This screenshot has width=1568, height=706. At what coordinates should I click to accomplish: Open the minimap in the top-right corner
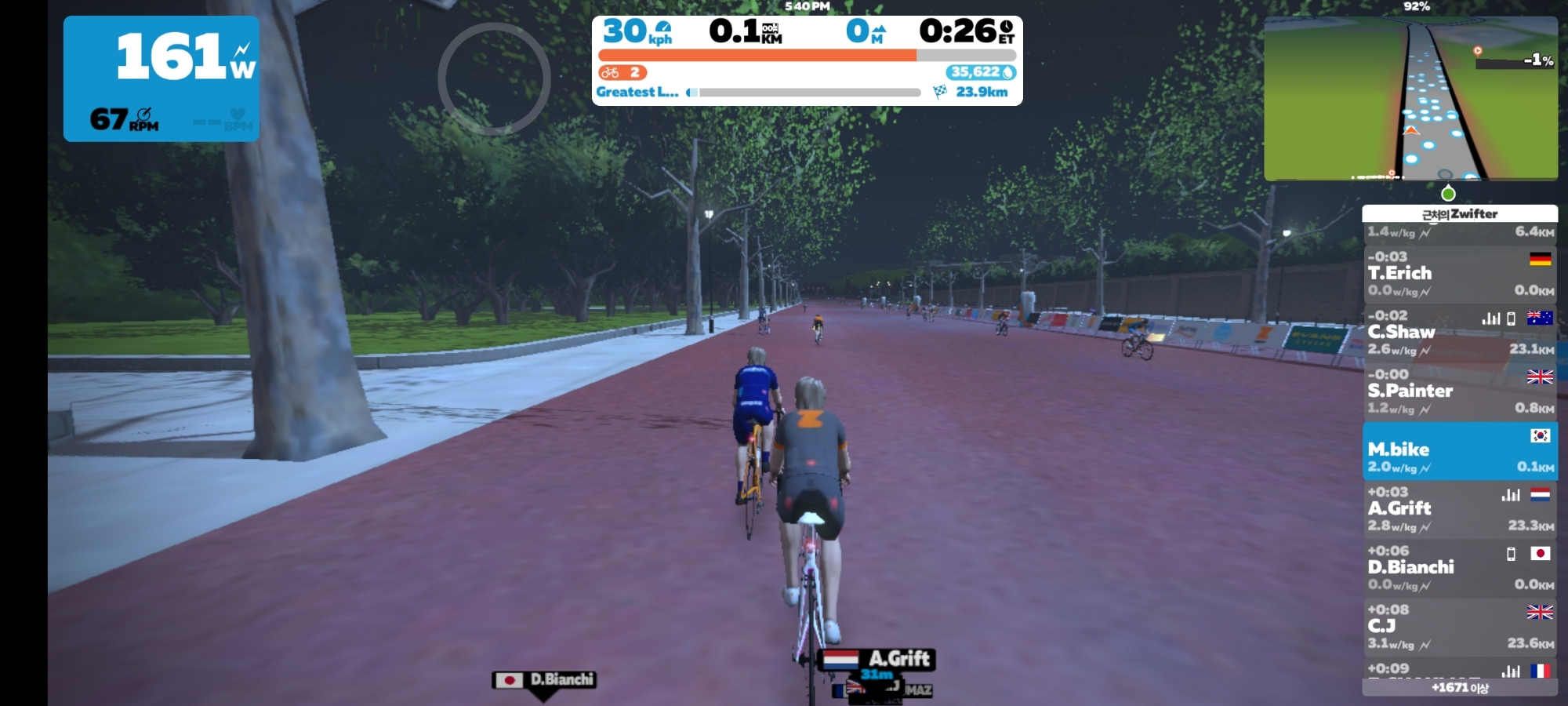[x=1410, y=99]
